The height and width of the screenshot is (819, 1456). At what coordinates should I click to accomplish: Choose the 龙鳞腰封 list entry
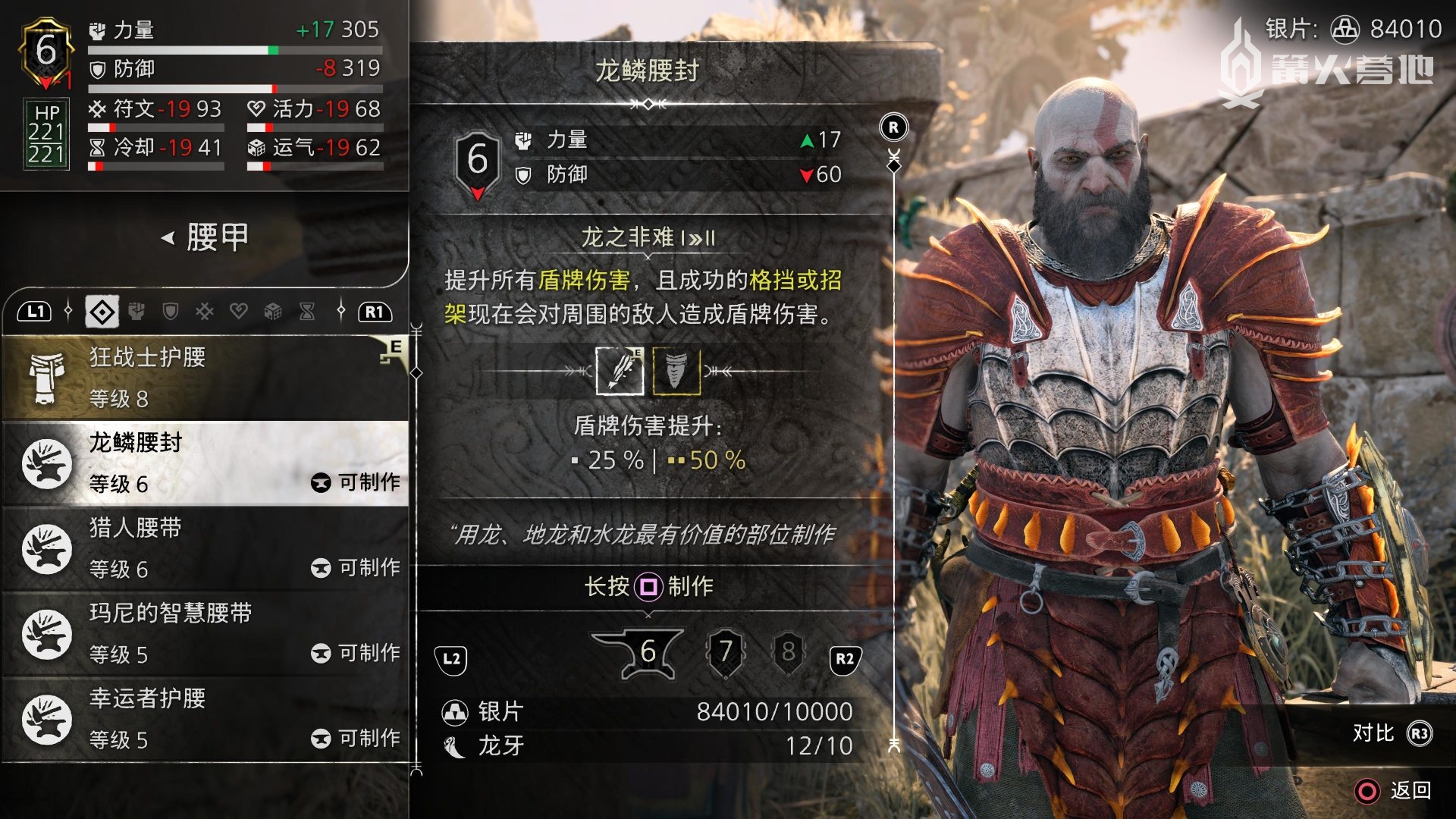(x=205, y=463)
